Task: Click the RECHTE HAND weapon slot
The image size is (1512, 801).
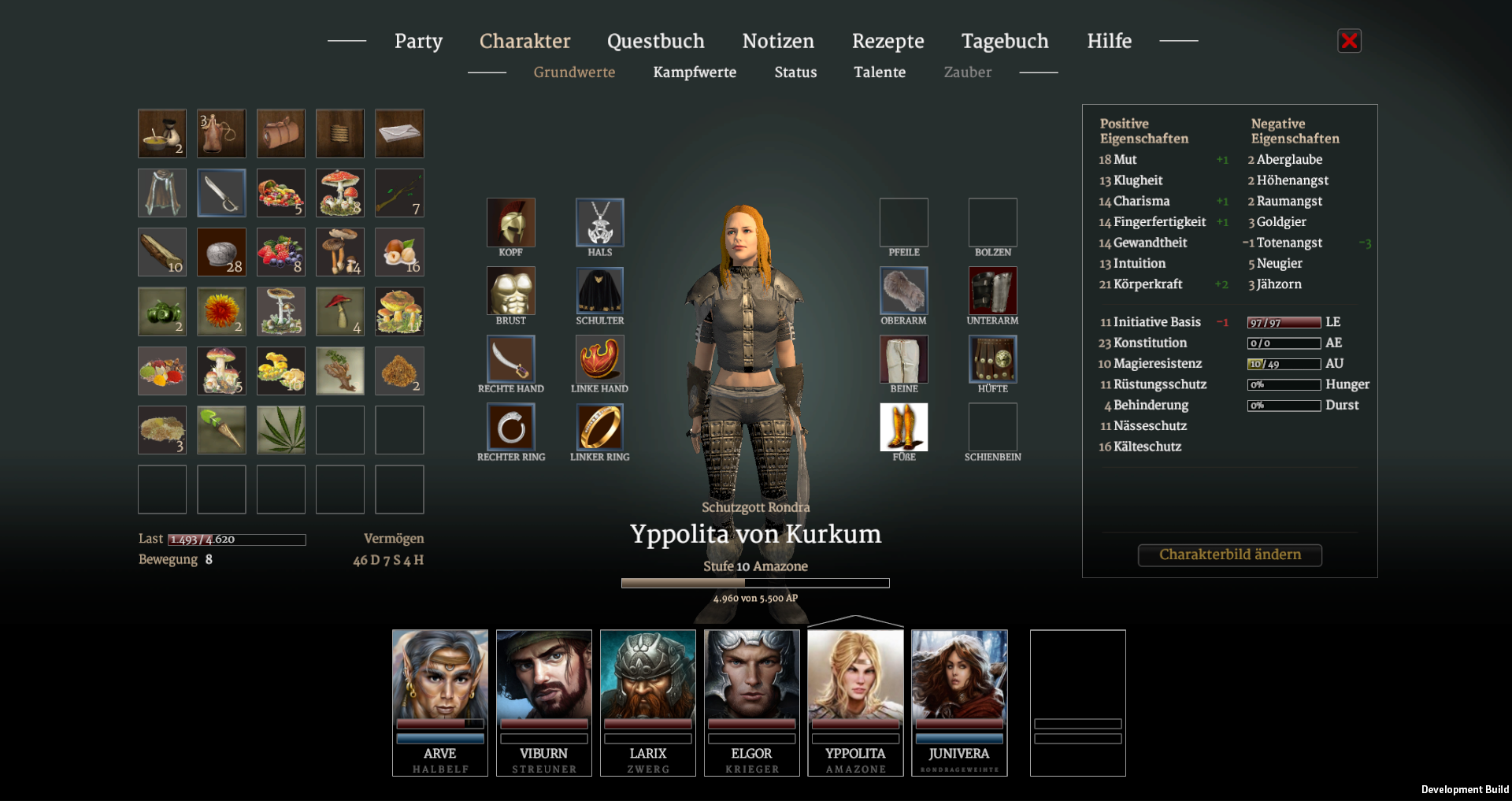Action: [x=510, y=360]
